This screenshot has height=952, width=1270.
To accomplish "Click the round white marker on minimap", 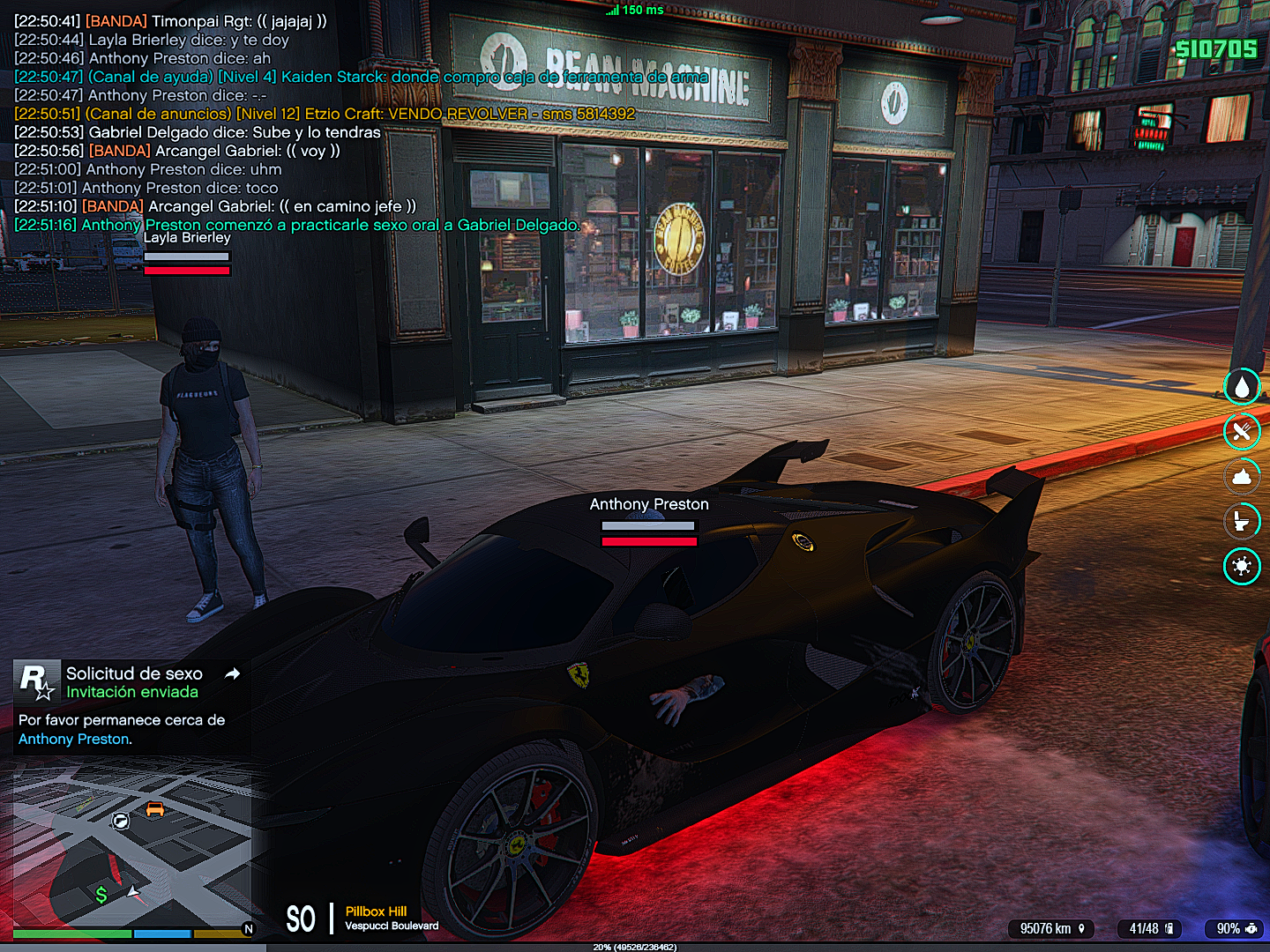I will (121, 822).
